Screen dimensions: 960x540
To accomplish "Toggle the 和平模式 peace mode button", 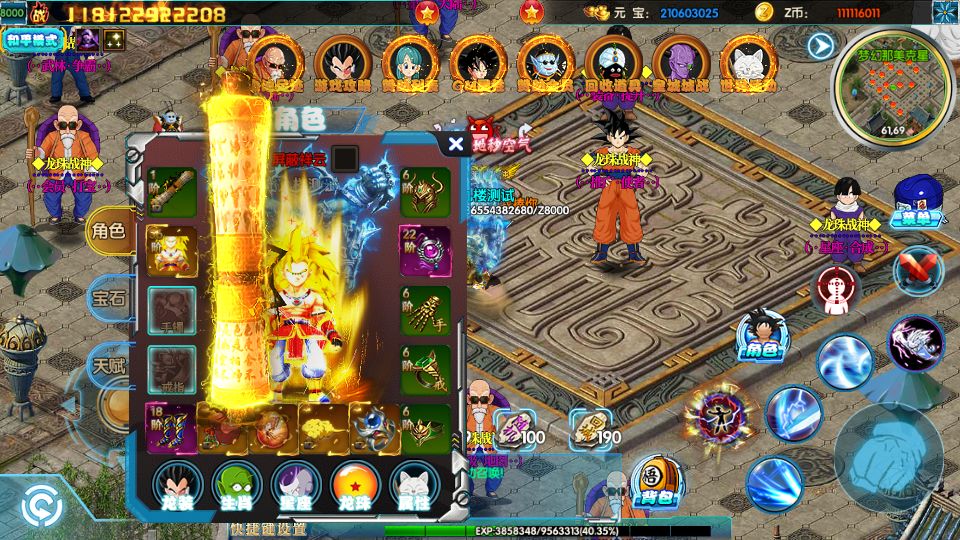I will pyautogui.click(x=33, y=41).
